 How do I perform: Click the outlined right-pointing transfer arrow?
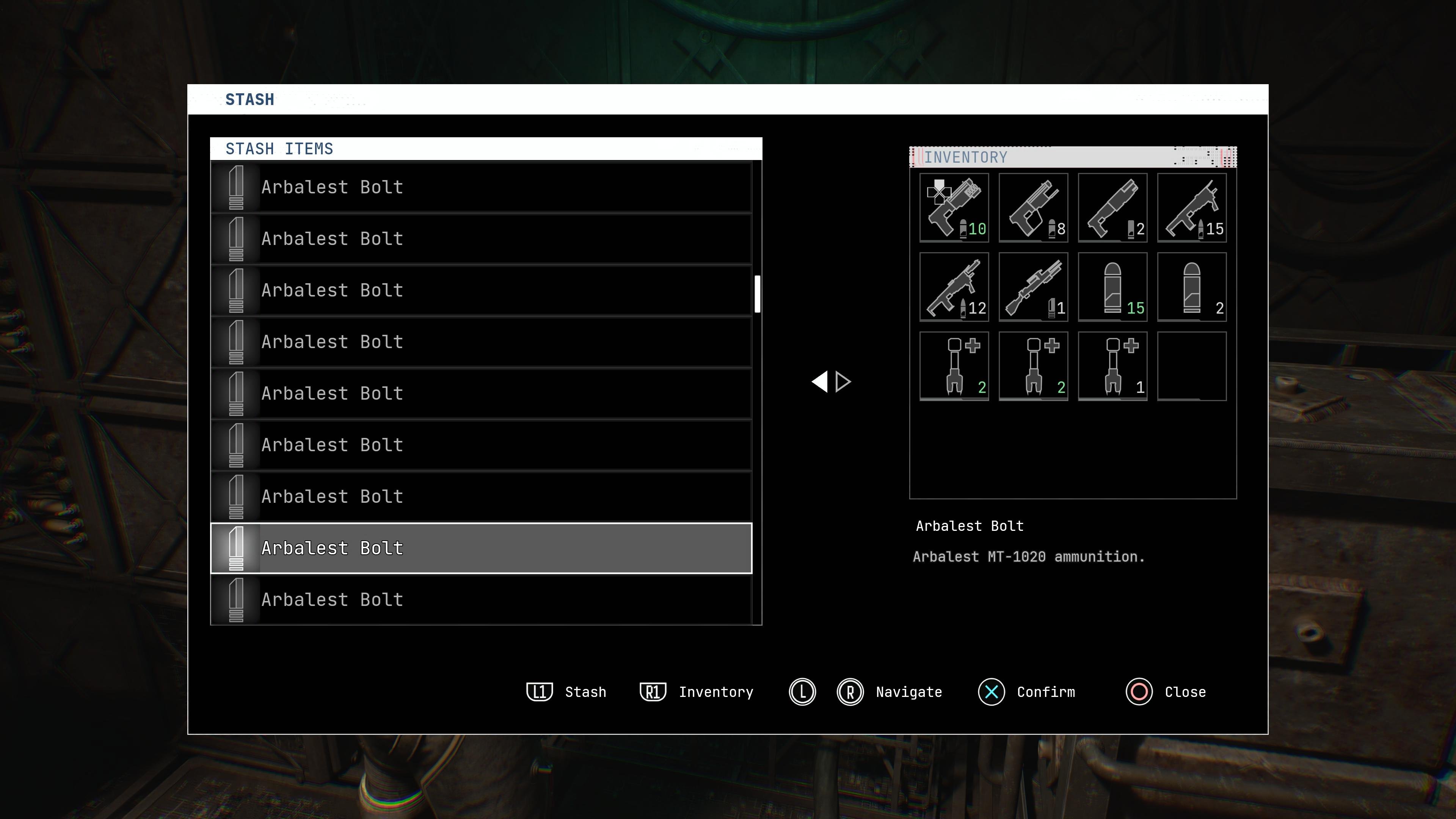843,381
